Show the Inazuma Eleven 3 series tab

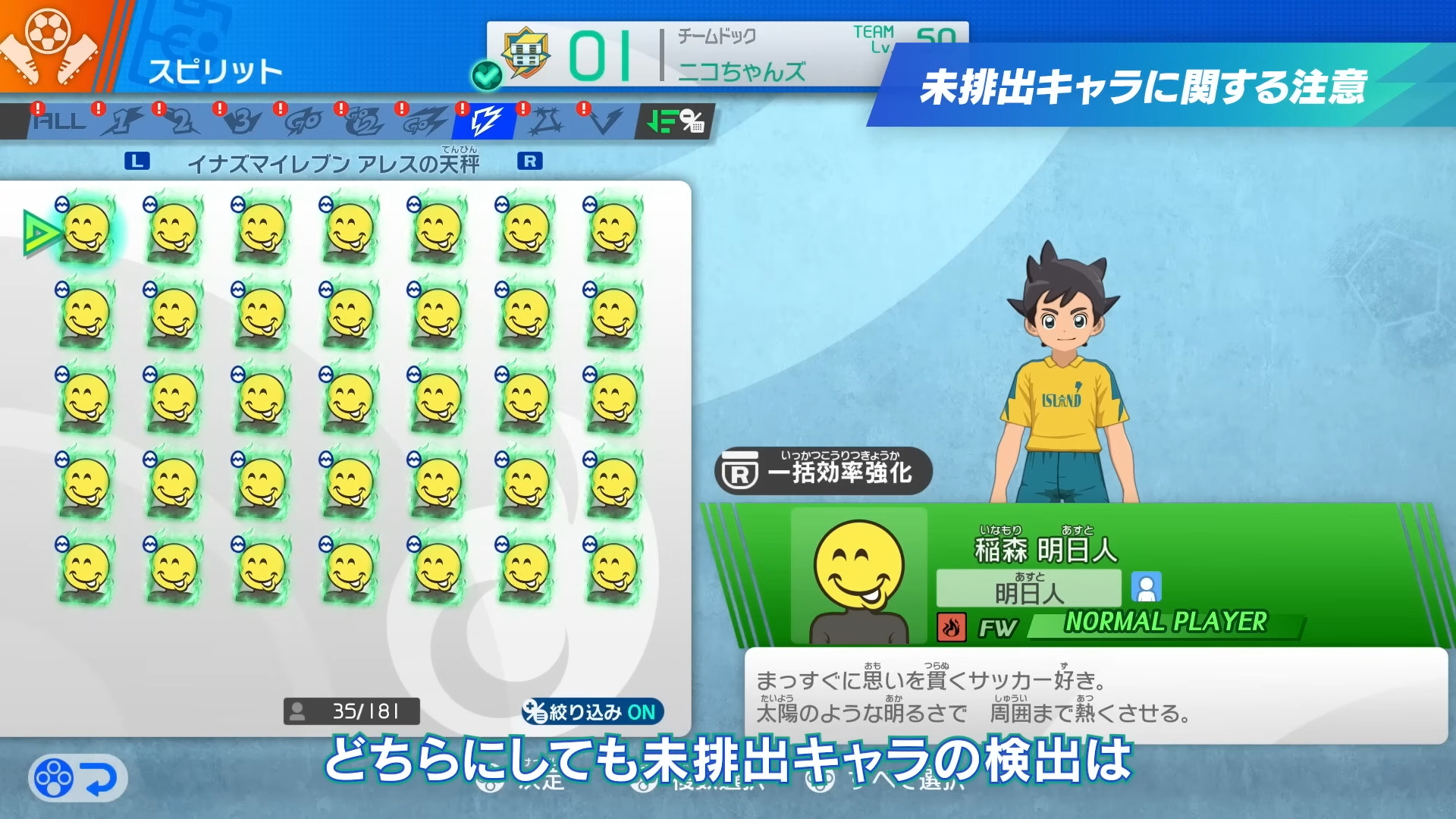click(243, 121)
